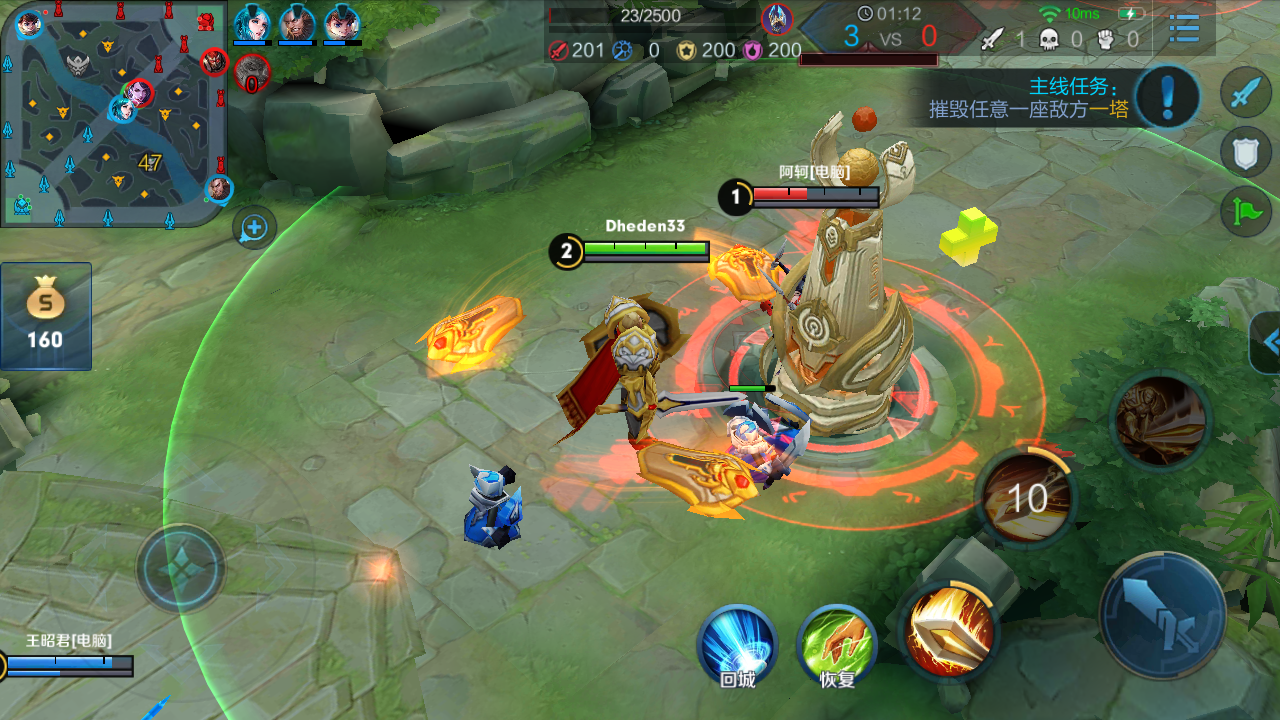Click the magnifier plus button below the minimap
The width and height of the screenshot is (1280, 720).
[x=254, y=228]
